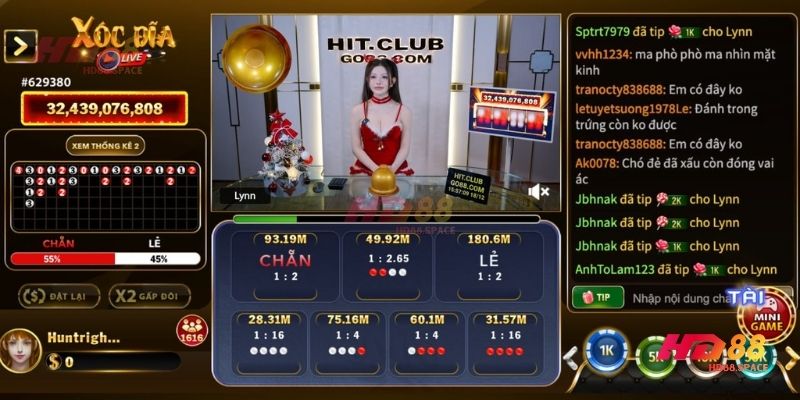Send a TIP to the dealer
The image size is (800, 400).
(597, 297)
